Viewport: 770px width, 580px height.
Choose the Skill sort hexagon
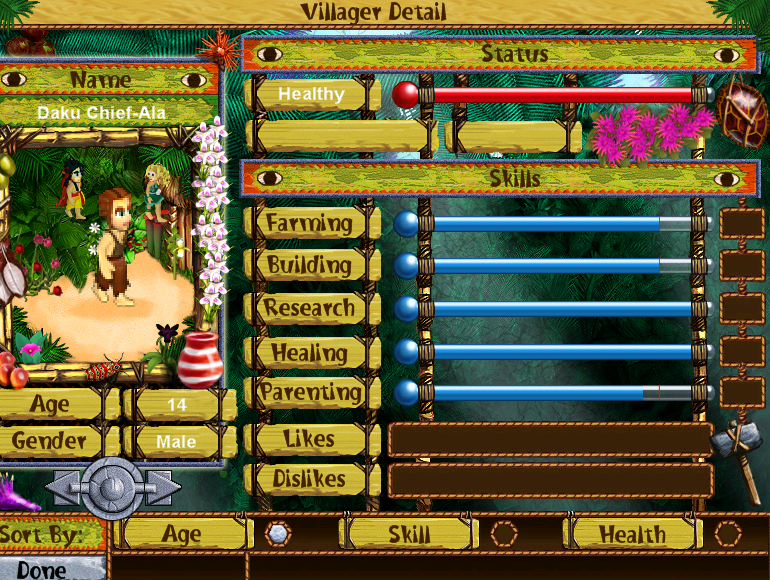point(504,534)
